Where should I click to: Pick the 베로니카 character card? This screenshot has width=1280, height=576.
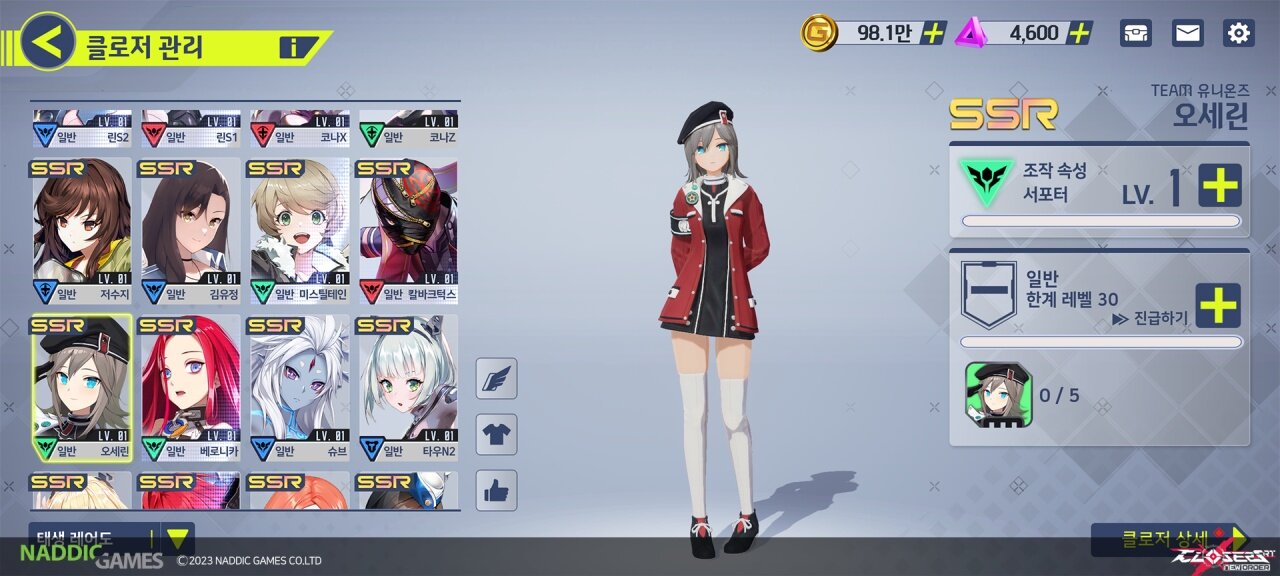point(191,388)
